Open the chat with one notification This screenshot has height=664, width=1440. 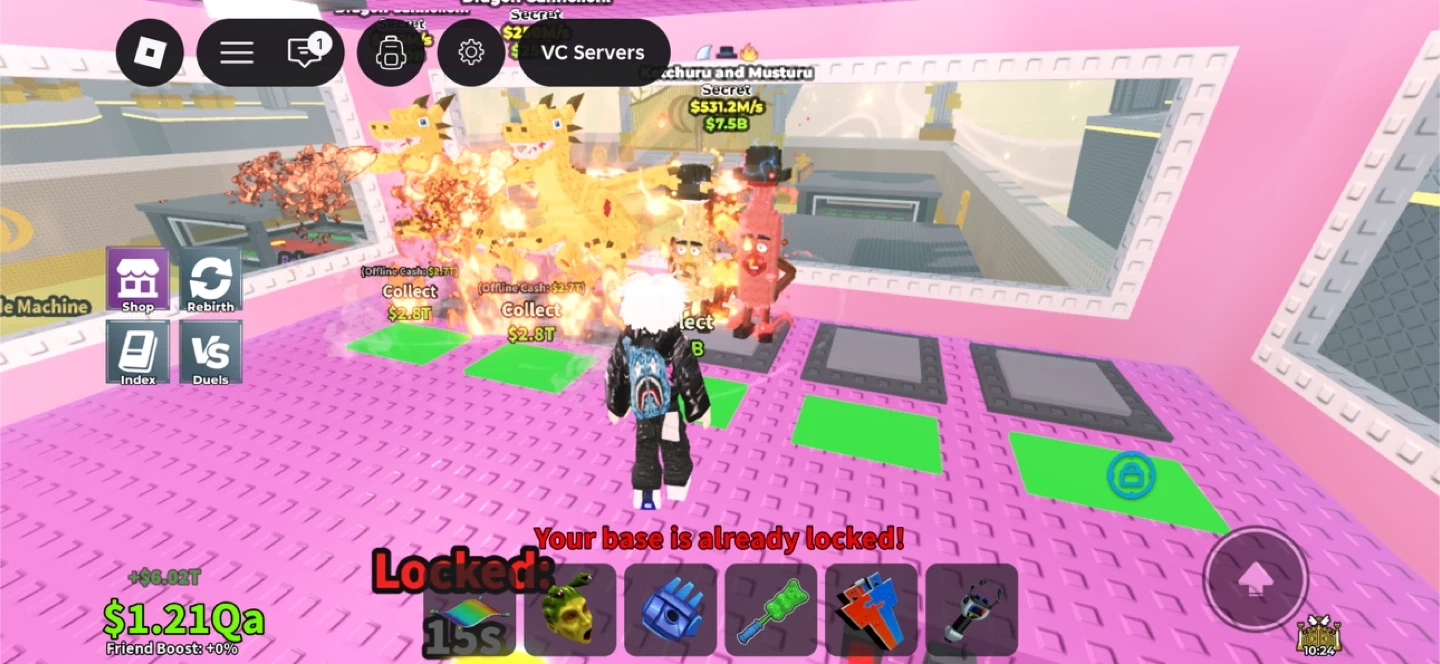[306, 52]
